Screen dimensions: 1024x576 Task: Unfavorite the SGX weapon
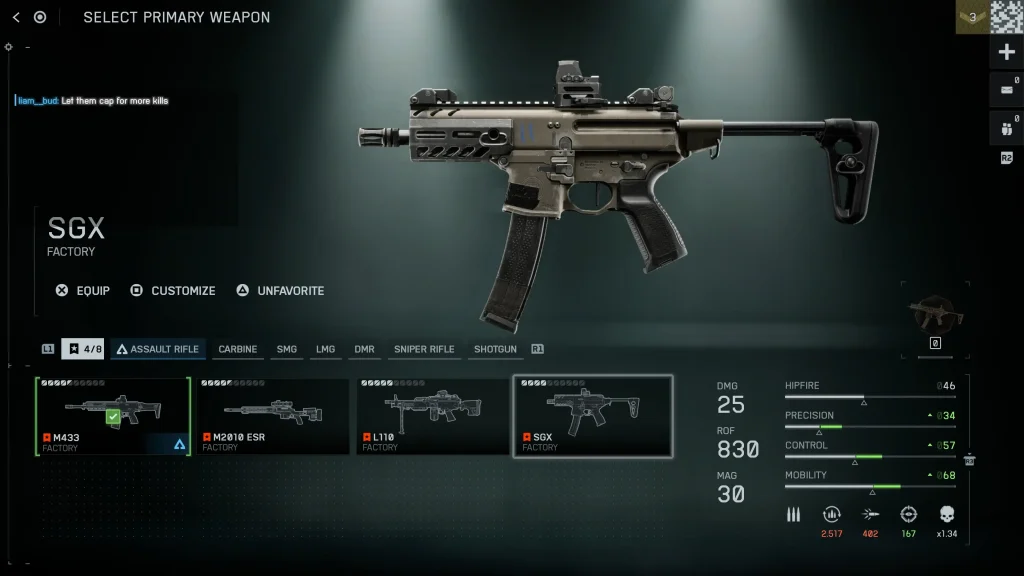tap(280, 291)
